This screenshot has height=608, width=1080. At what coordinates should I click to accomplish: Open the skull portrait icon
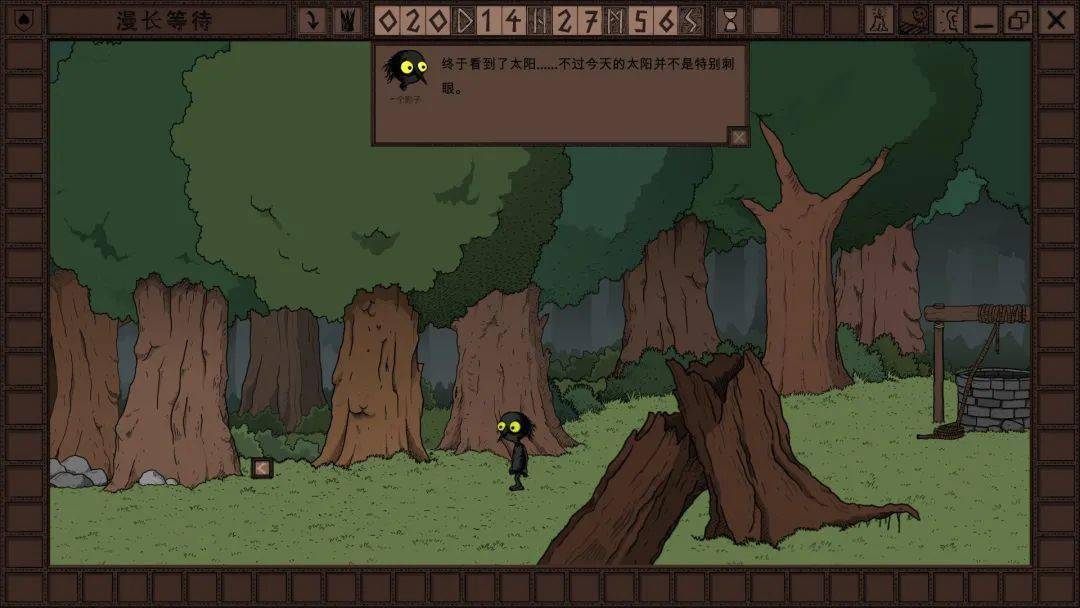tap(914, 20)
